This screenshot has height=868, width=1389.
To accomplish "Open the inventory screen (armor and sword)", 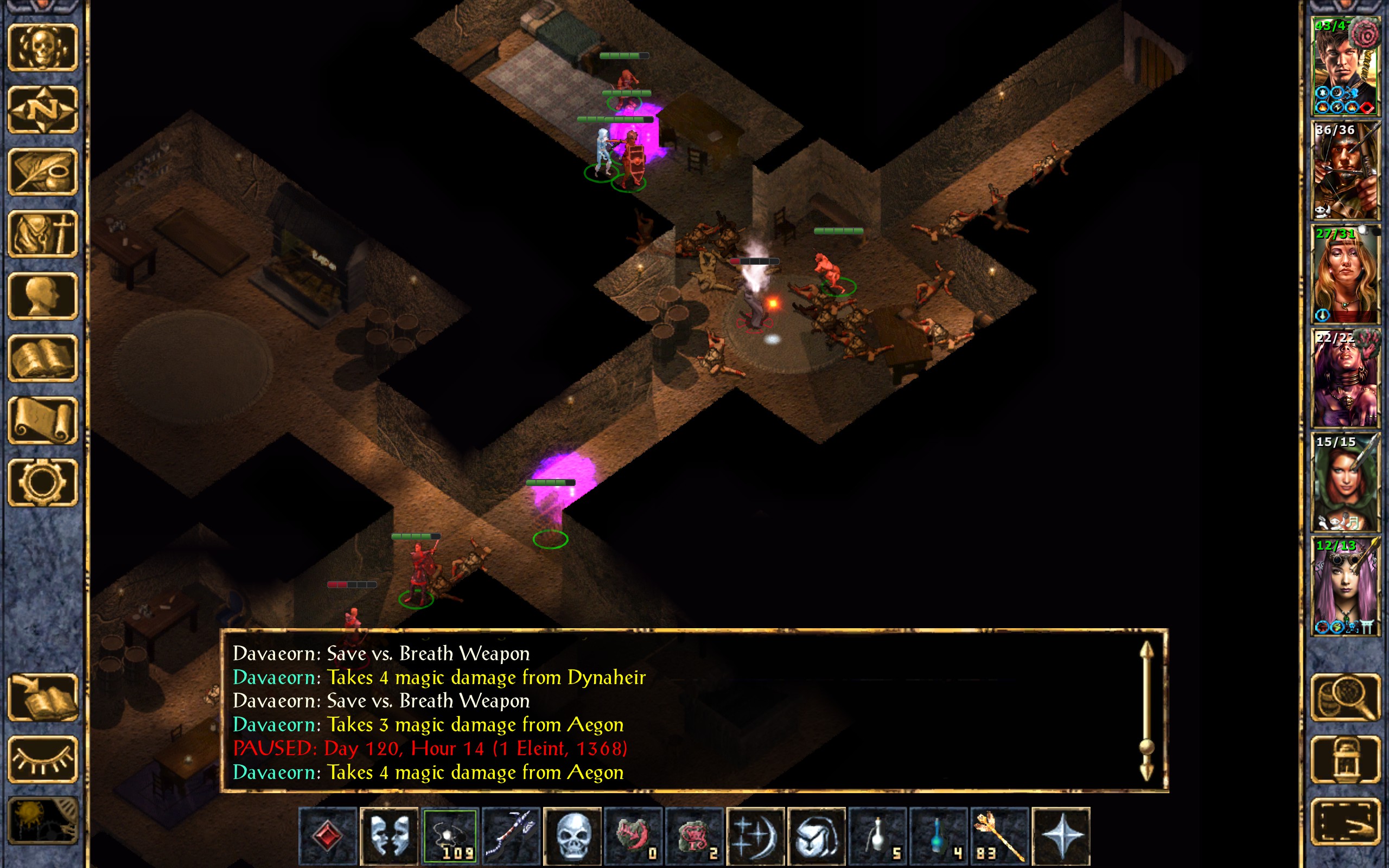I will click(x=42, y=234).
